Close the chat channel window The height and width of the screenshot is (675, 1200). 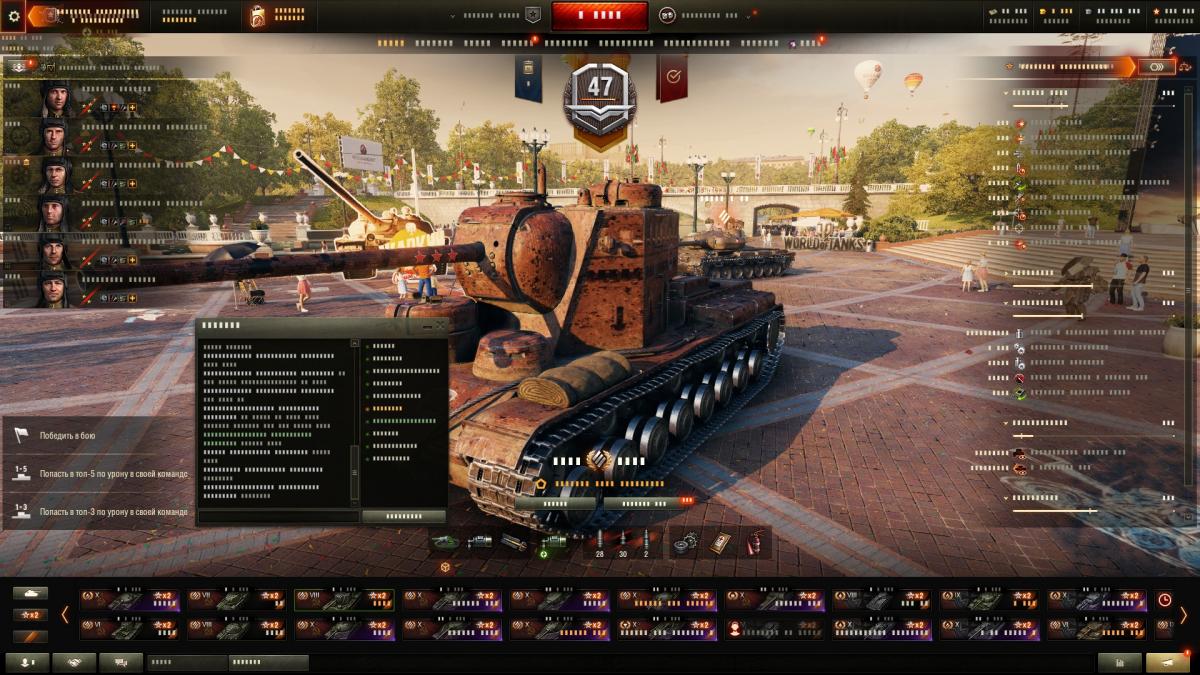point(441,326)
